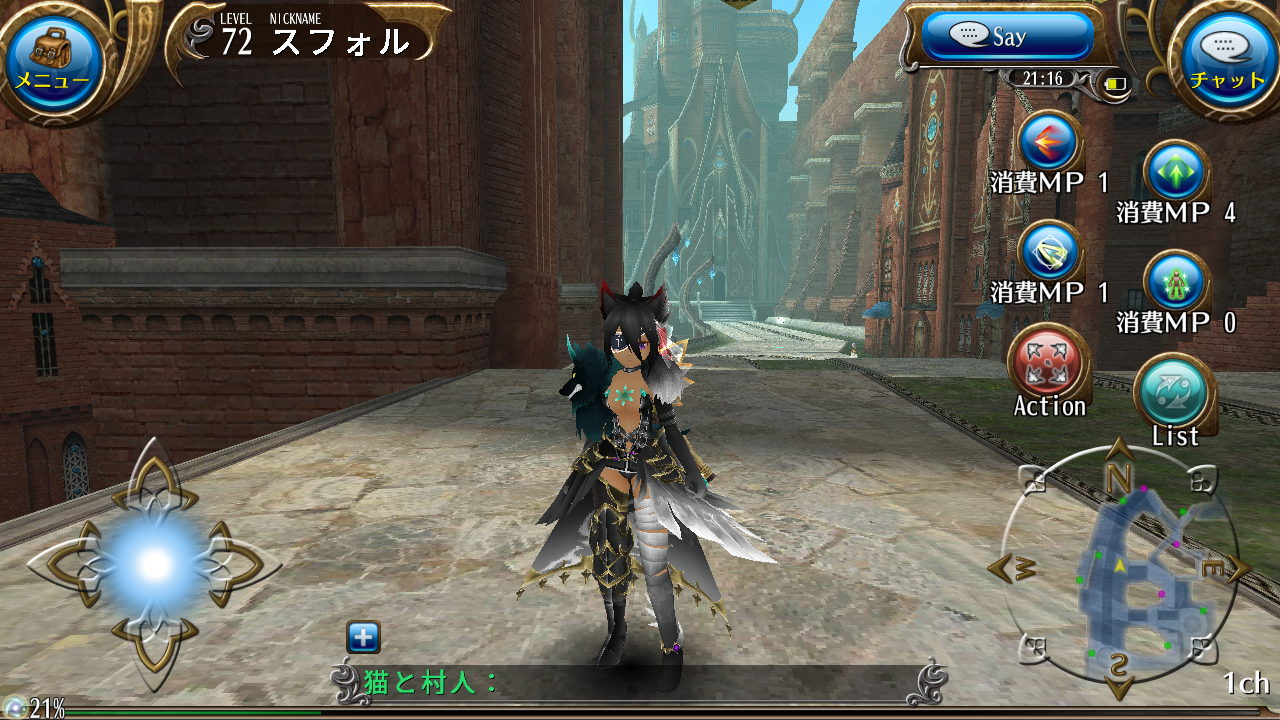The height and width of the screenshot is (720, 1280).
Task: Click the circular compass minimap
Action: coord(1119,568)
